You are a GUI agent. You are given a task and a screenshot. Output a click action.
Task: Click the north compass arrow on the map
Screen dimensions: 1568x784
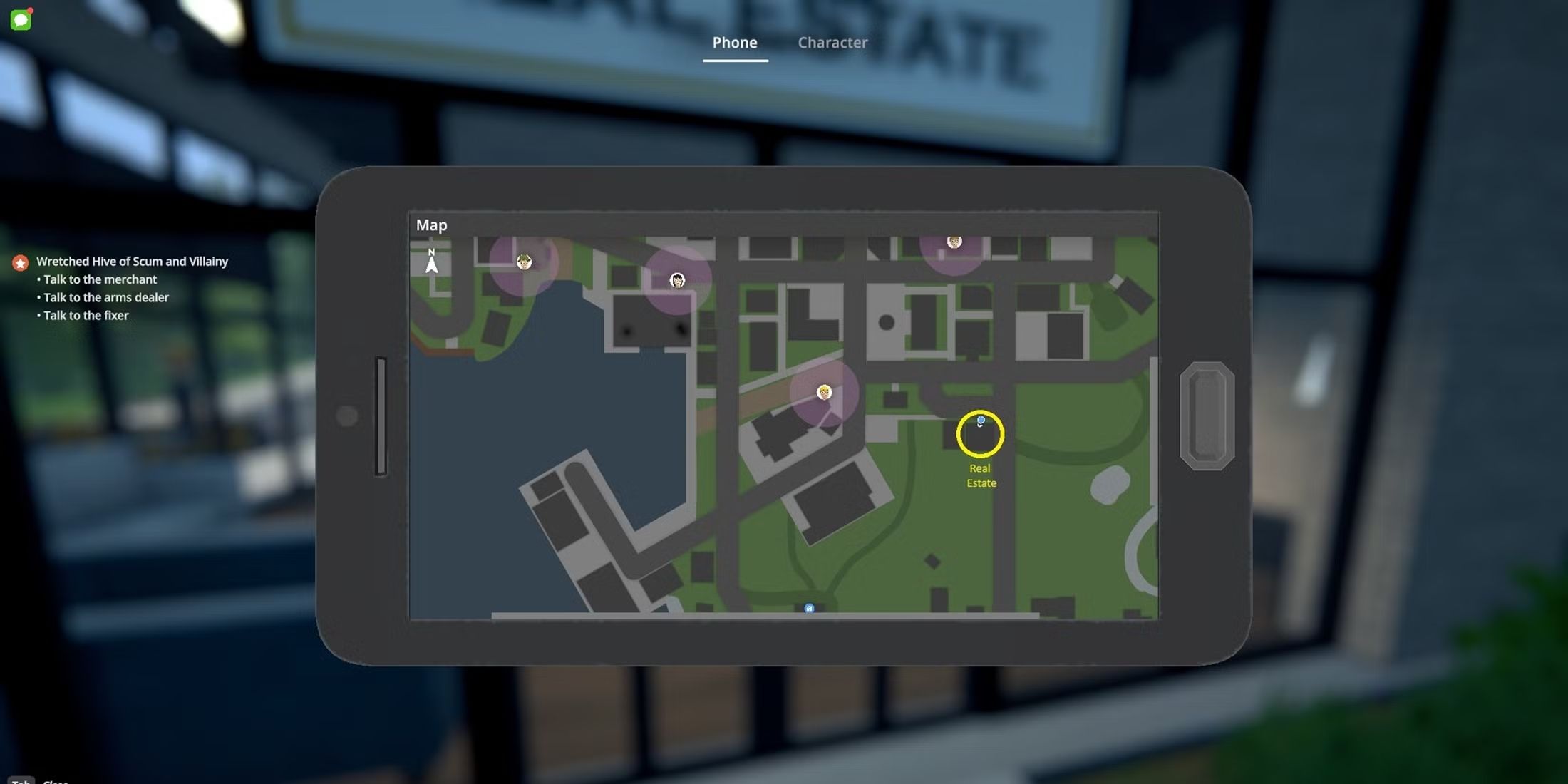point(432,263)
